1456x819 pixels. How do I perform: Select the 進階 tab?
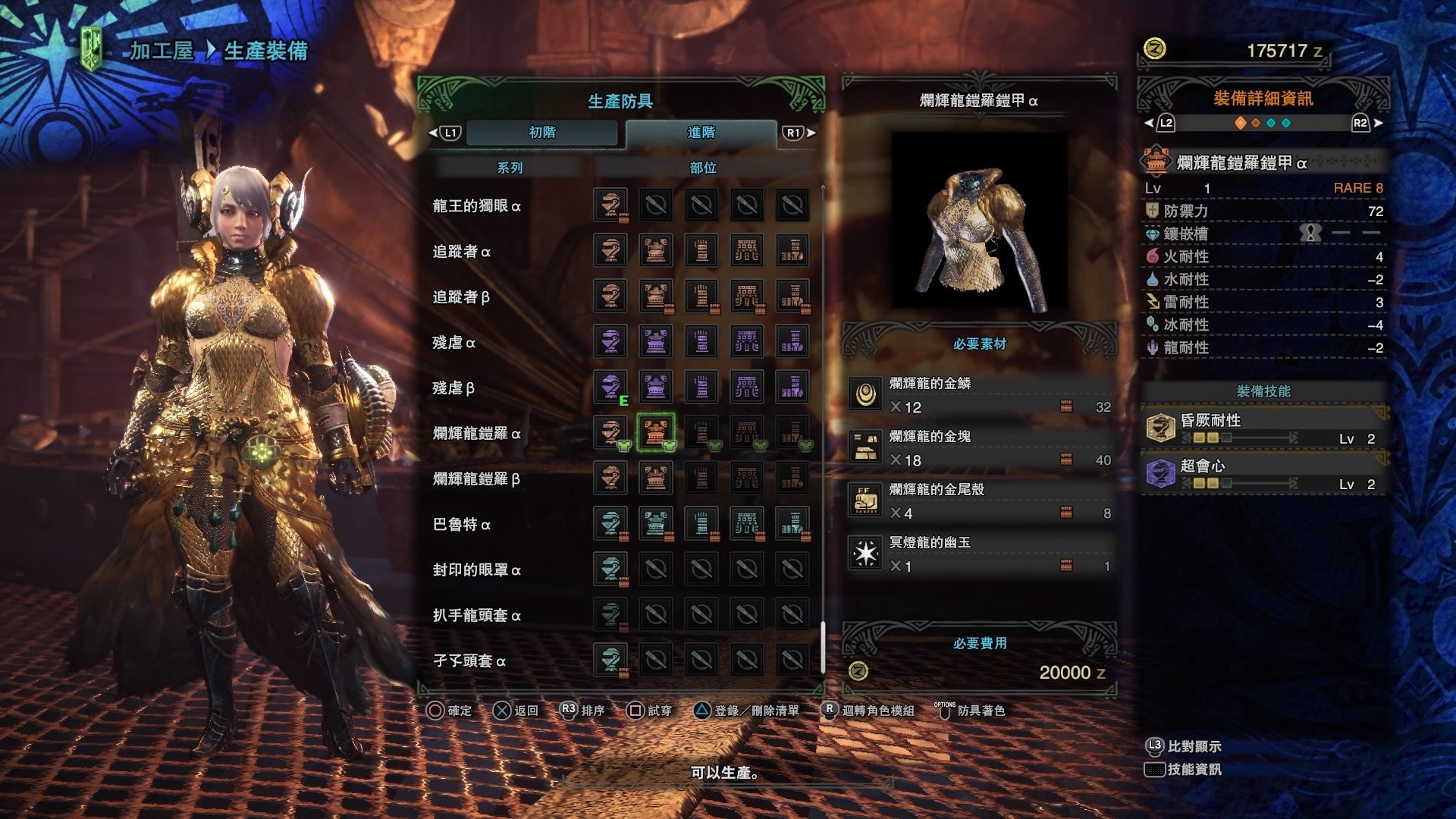(x=701, y=133)
